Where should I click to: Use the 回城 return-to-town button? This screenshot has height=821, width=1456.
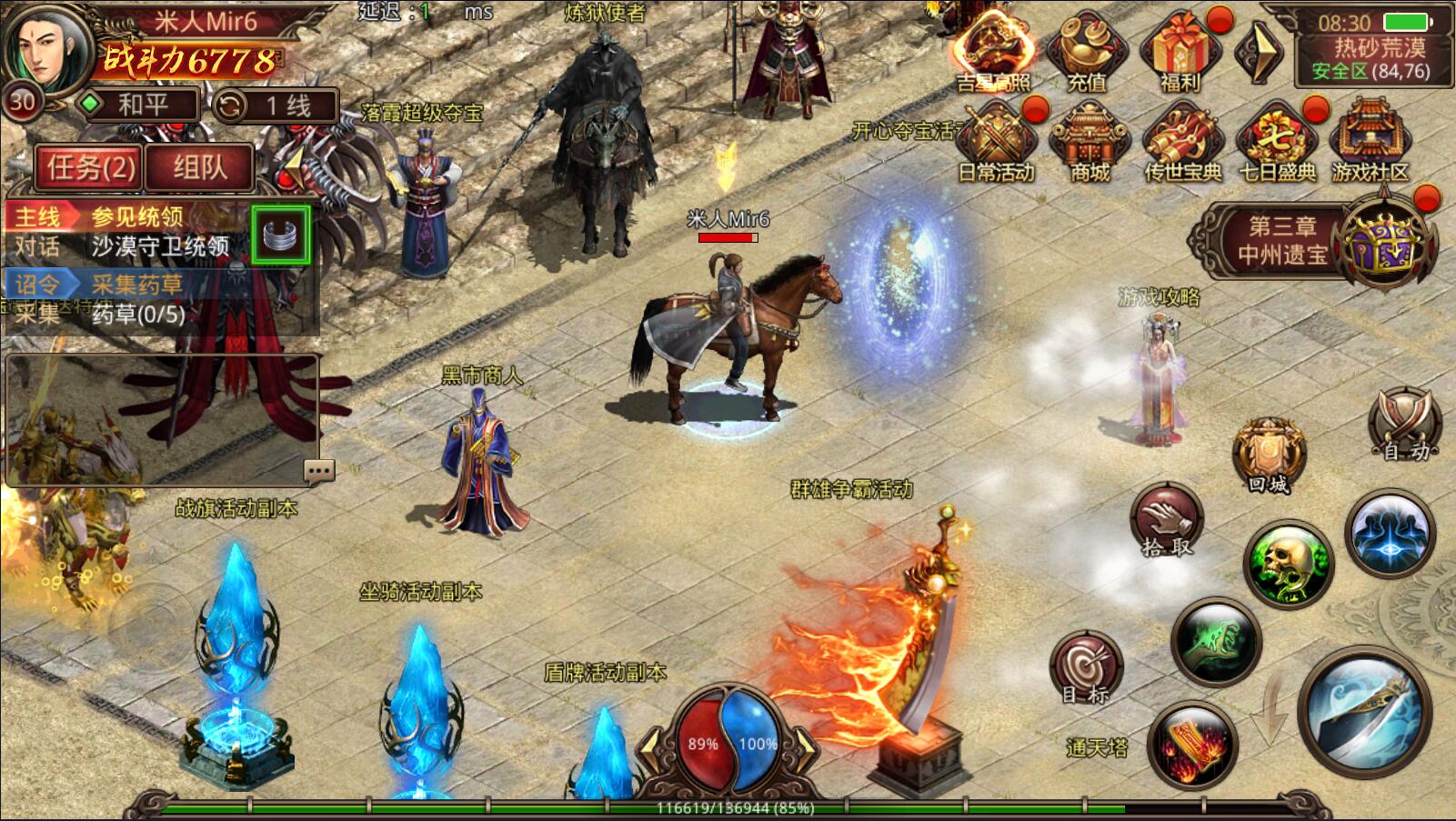tap(1268, 455)
